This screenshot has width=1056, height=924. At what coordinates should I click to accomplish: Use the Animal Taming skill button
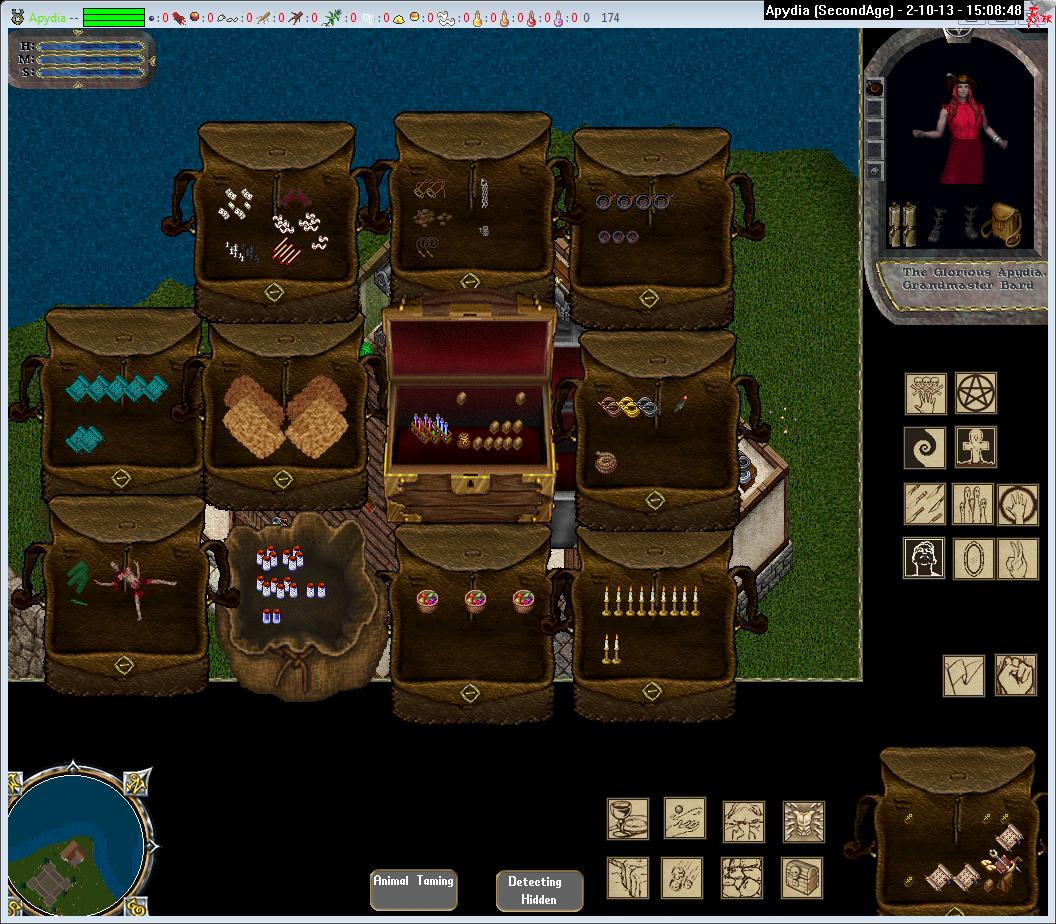pos(414,888)
